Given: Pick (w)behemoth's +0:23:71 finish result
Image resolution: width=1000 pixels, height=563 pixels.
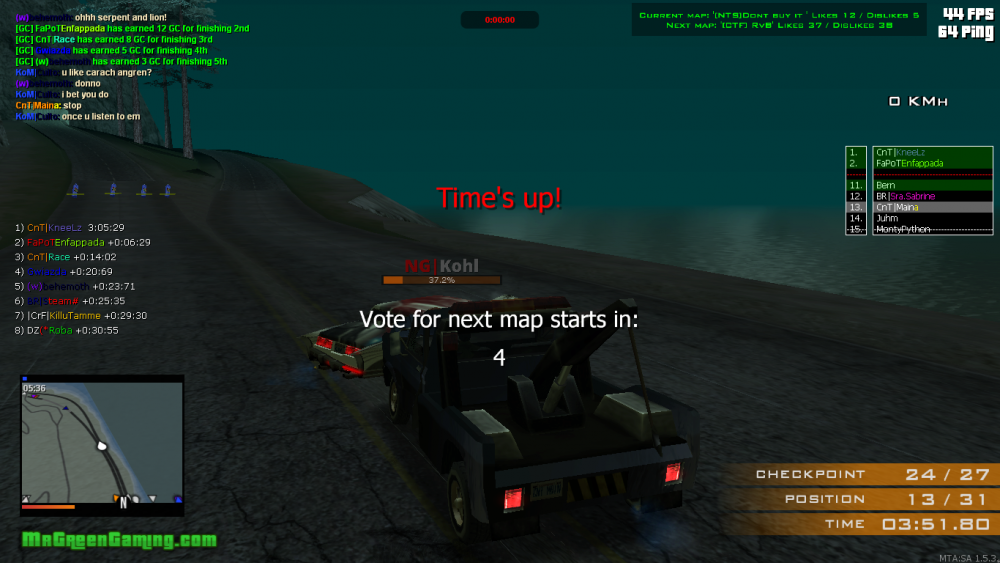Looking at the screenshot, I should (75, 286).
